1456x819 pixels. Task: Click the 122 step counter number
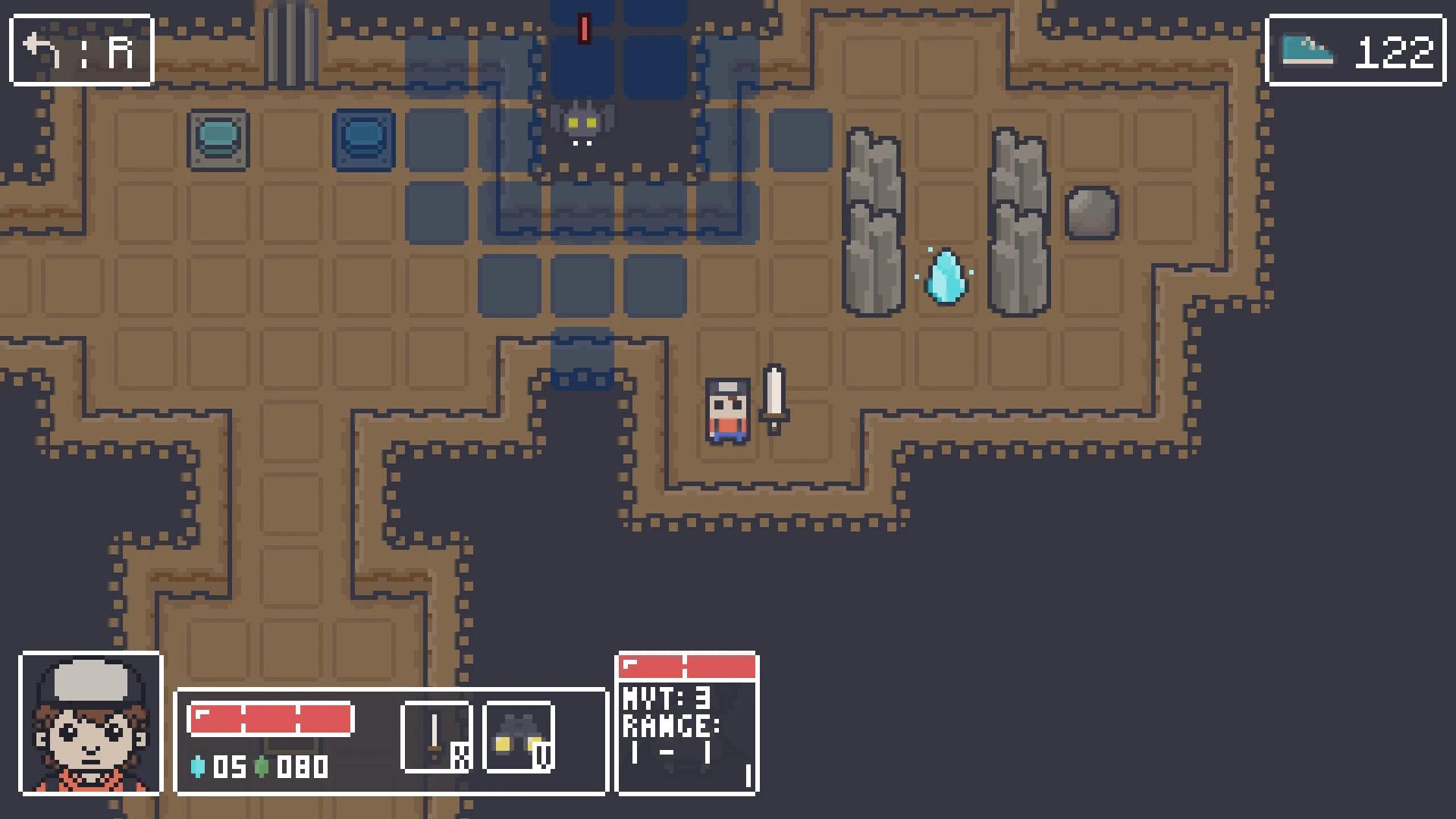point(1398,48)
